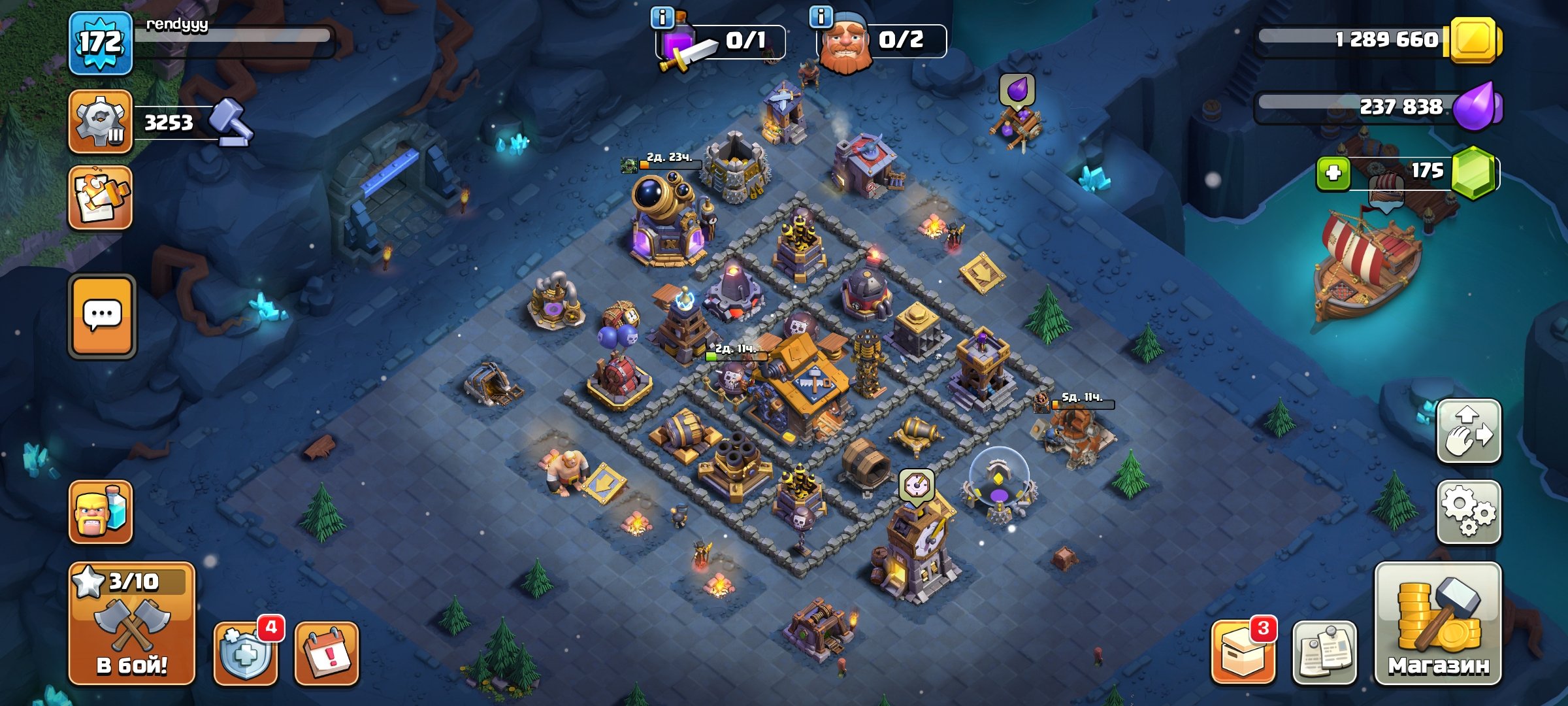This screenshot has width=1568, height=706.
Task: Open the events calendar with red exclamation
Action: pos(329,654)
